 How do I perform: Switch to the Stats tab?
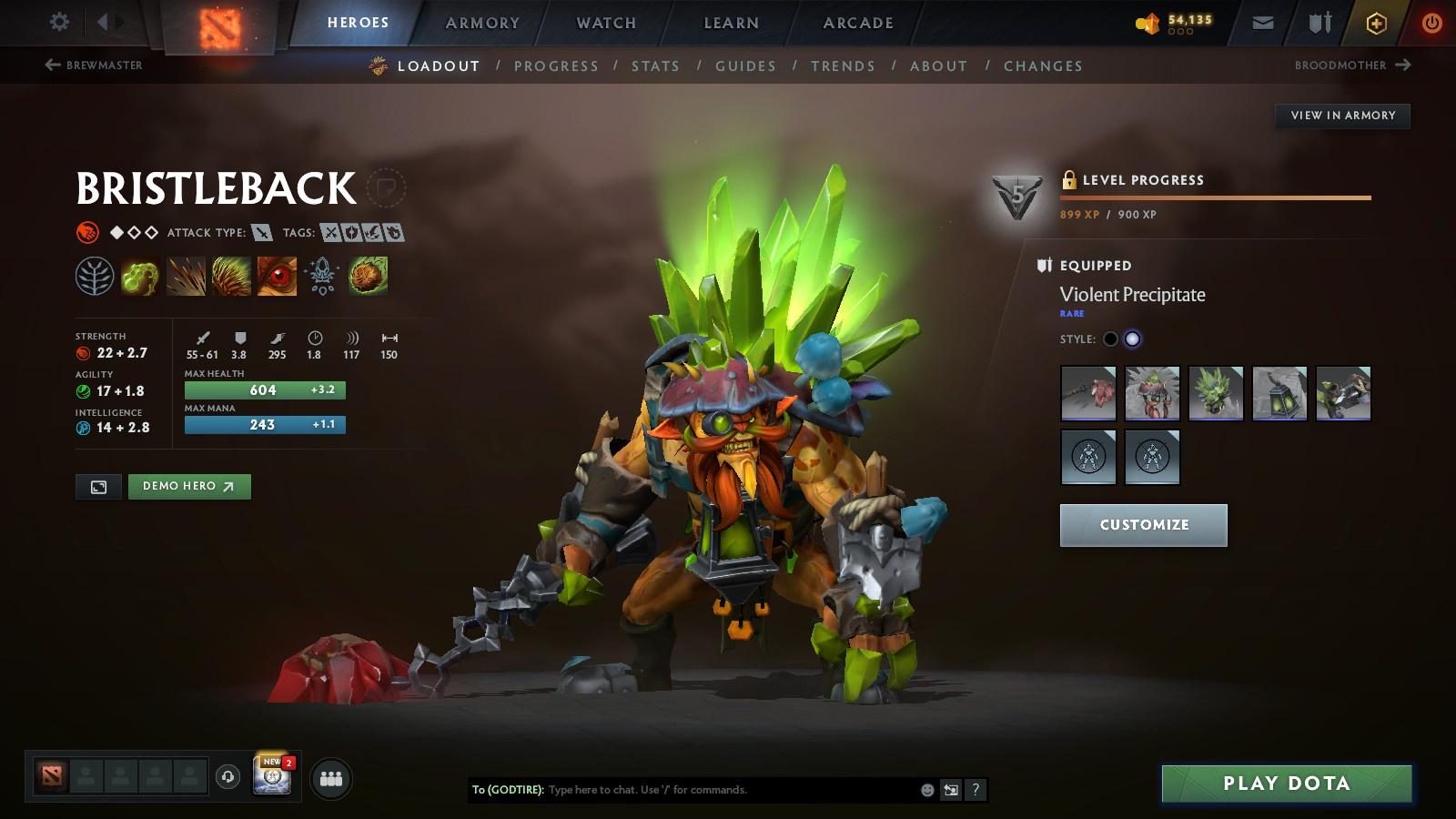coord(656,66)
